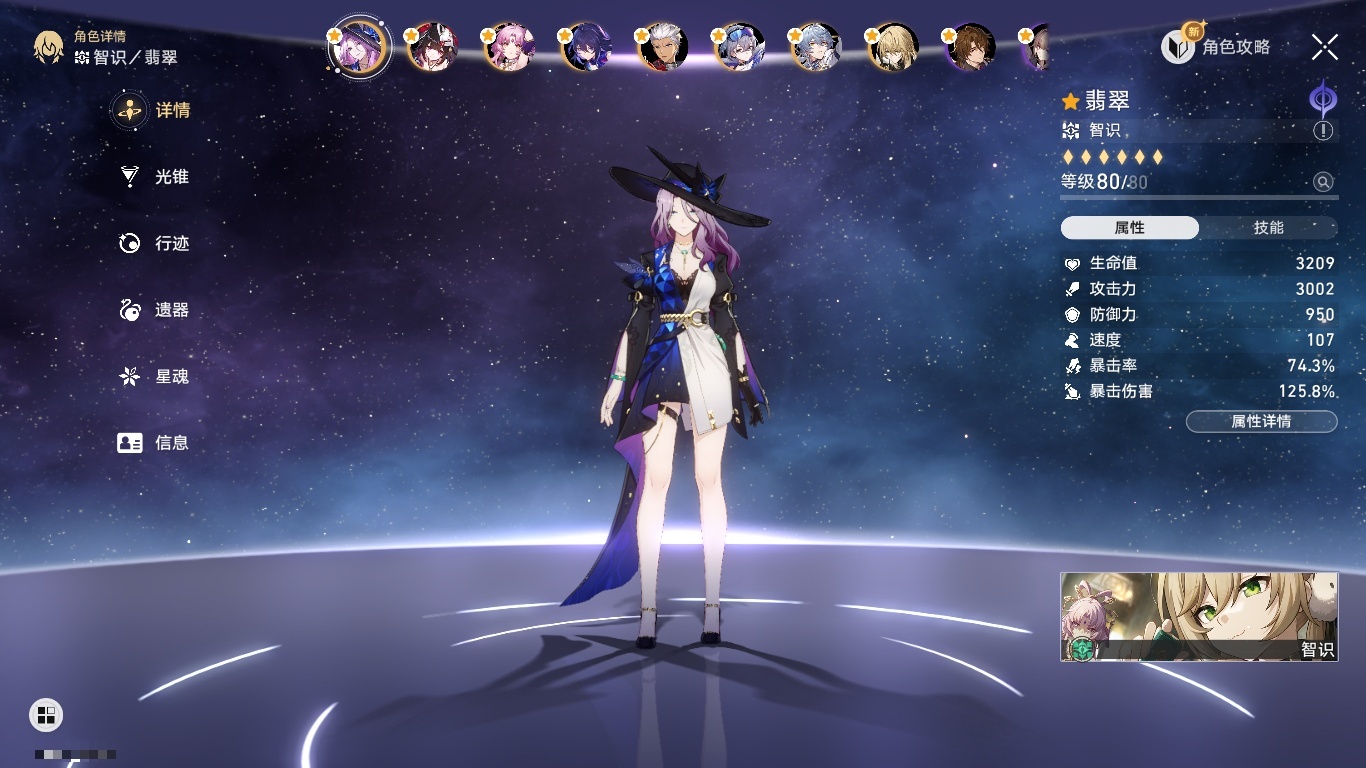Click the four-square grid icon

coord(46,714)
